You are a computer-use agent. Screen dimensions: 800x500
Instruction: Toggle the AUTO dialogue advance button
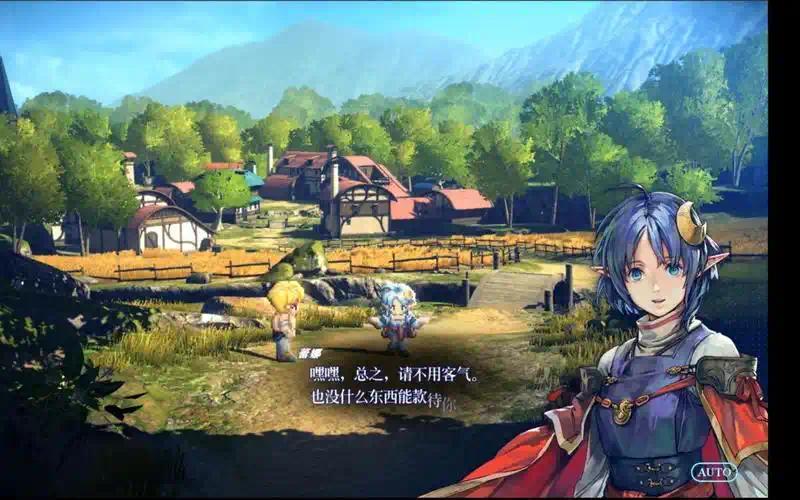pos(714,471)
